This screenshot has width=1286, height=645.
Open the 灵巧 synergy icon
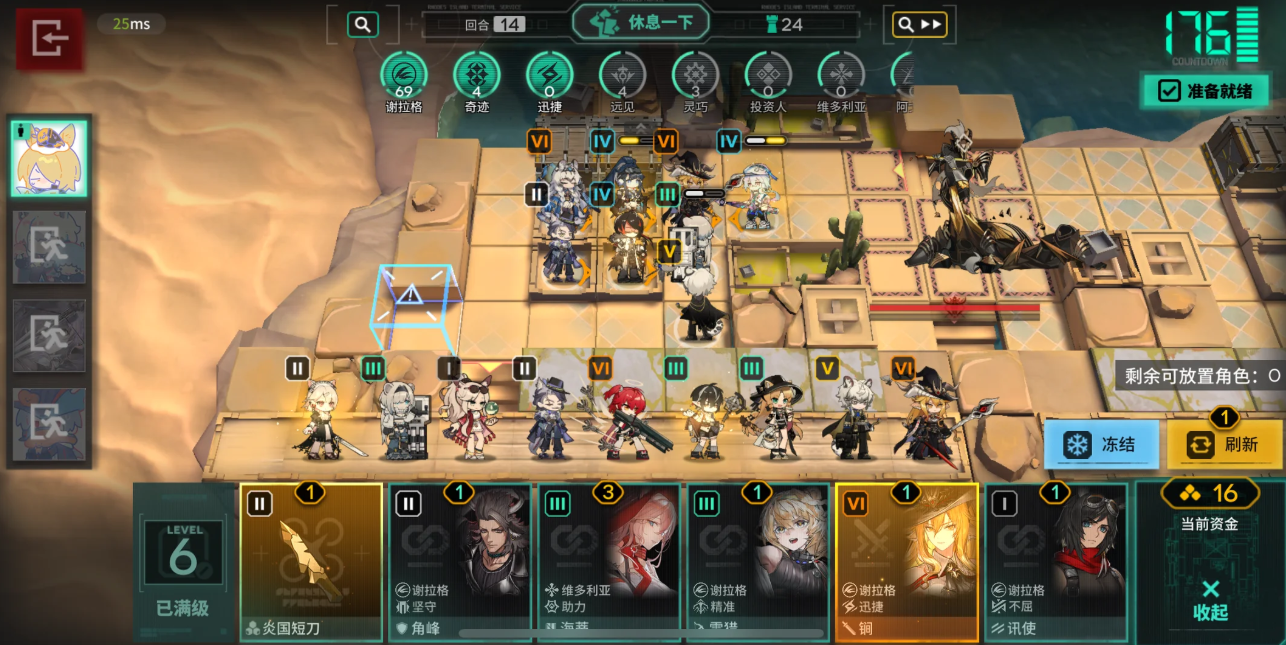(695, 76)
